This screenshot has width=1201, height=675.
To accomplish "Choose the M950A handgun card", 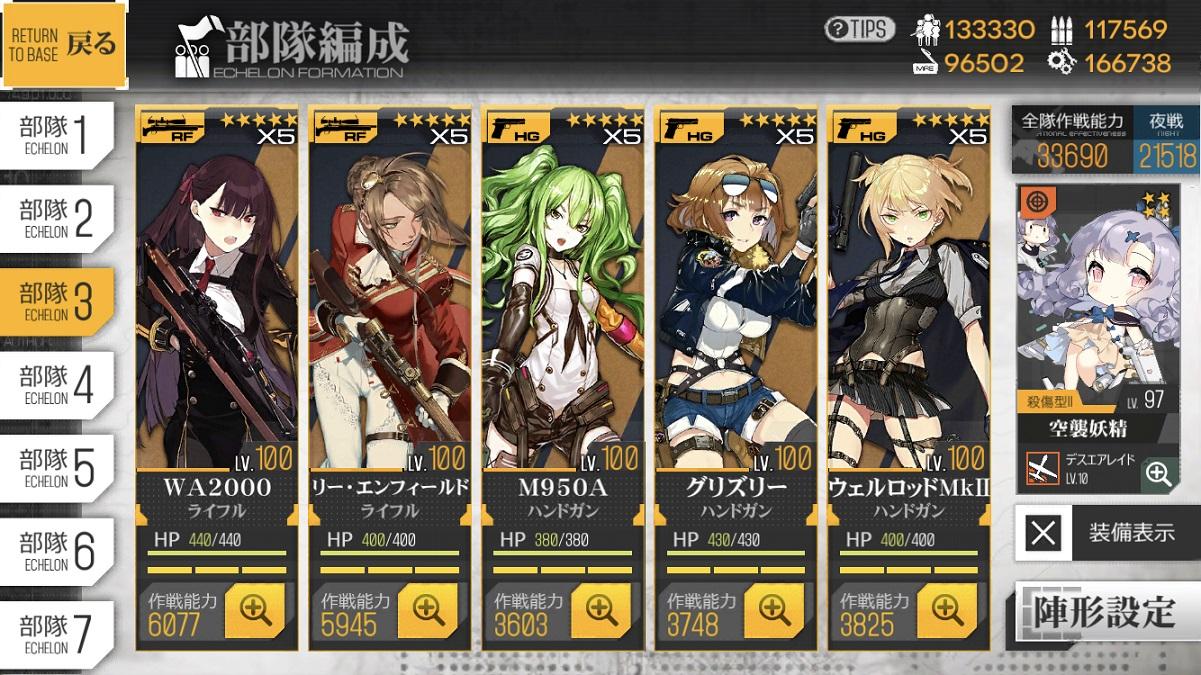I will [563, 300].
